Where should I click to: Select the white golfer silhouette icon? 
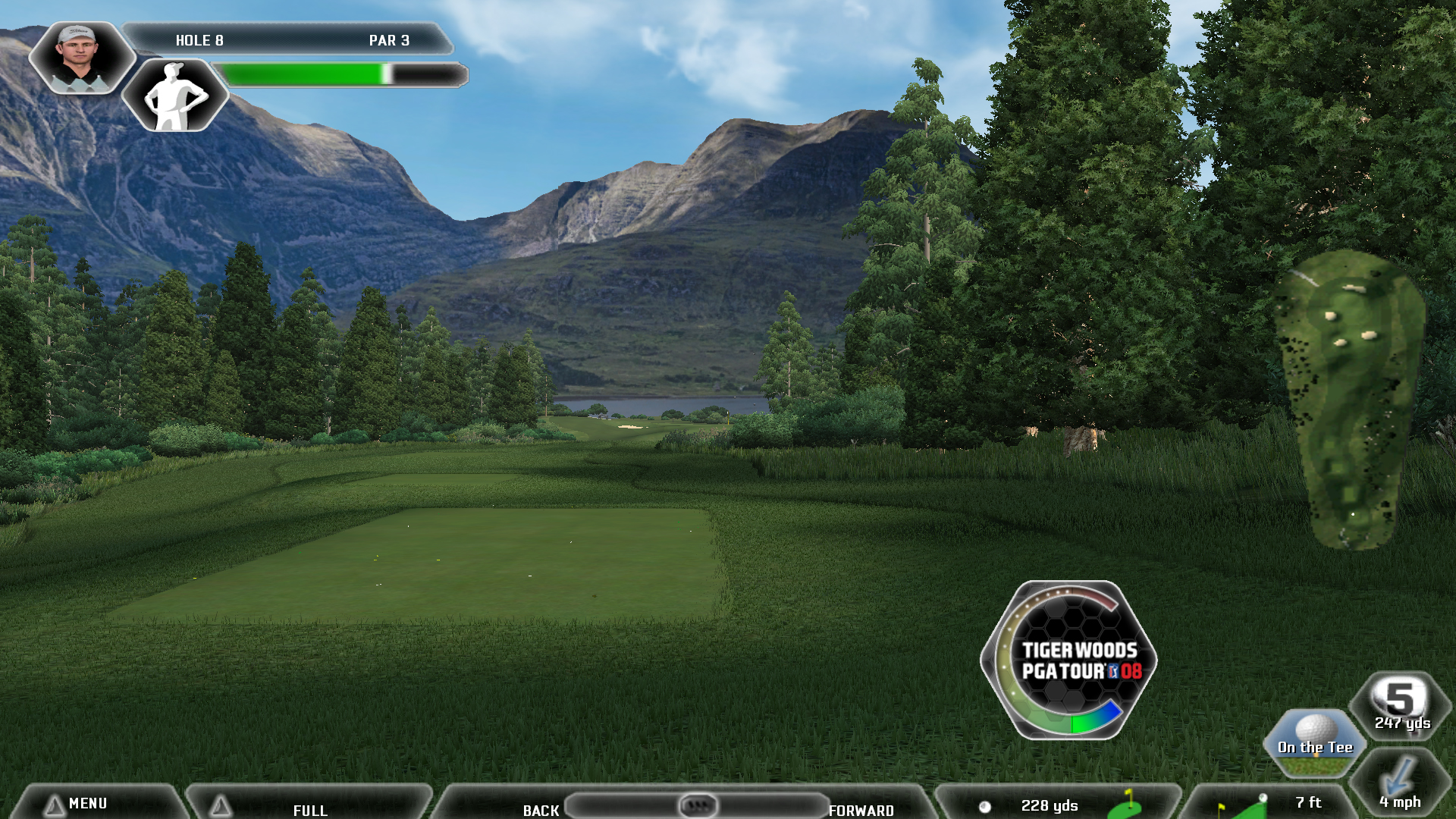pos(175,96)
